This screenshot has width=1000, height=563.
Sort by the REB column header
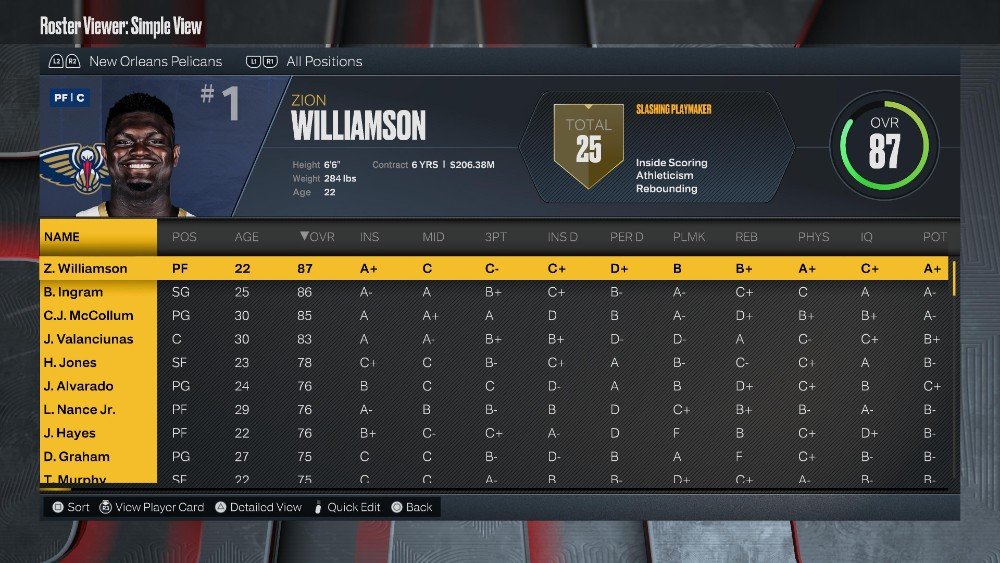[746, 237]
